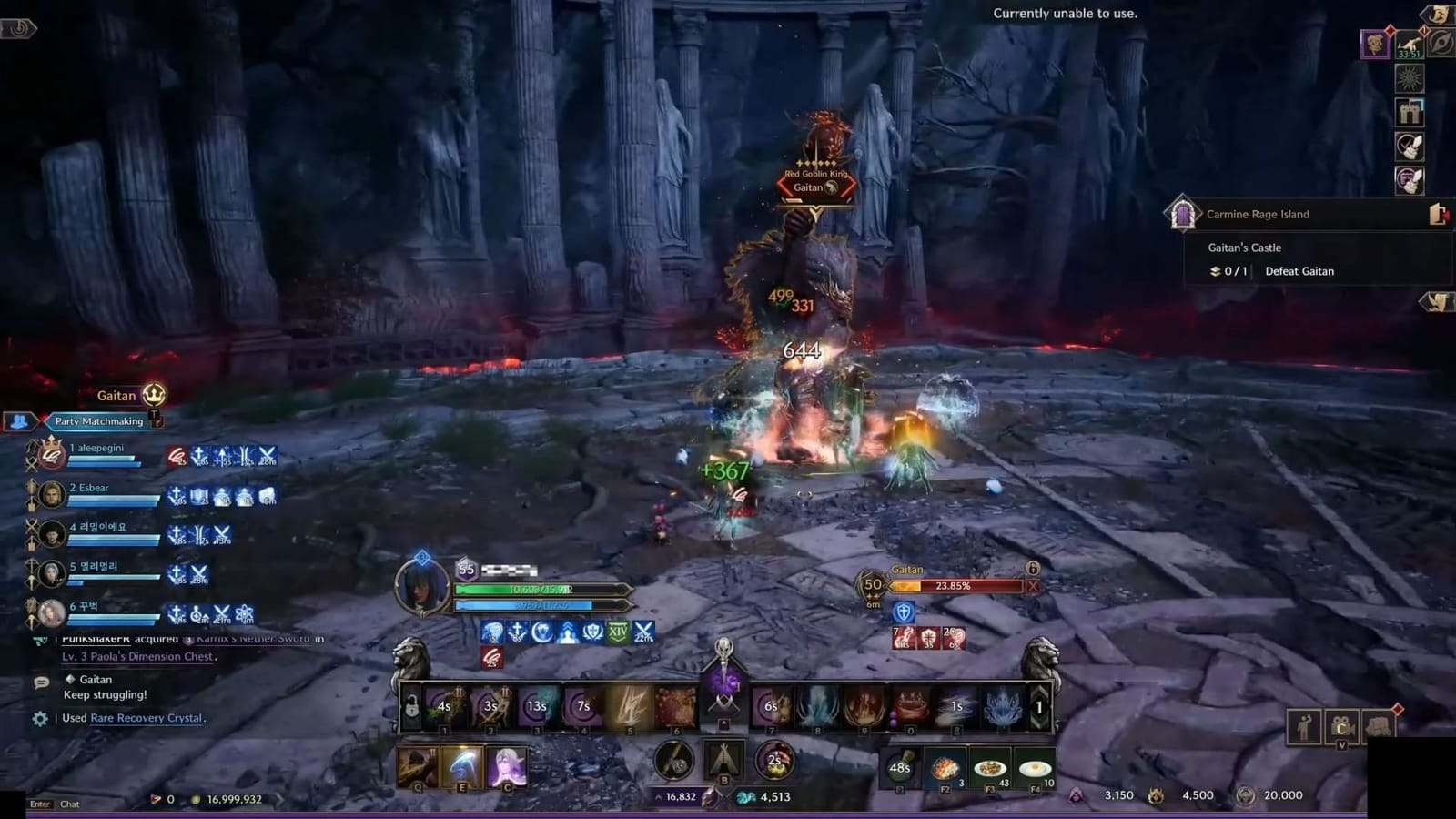The height and width of the screenshot is (819, 1456).
Task: Collapse the Carmine Rage Island quest tracker
Action: coord(1436,212)
